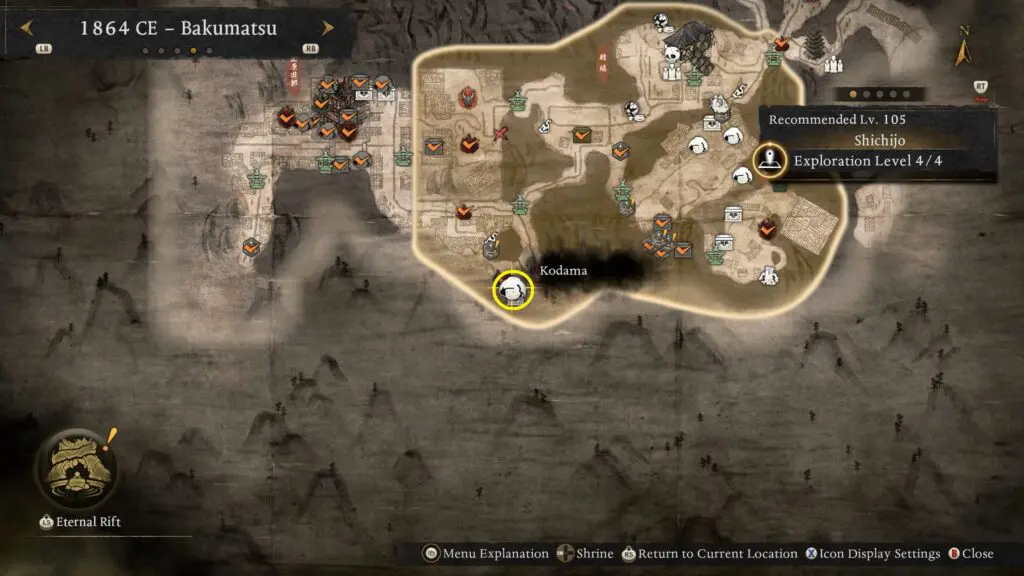Select the red crossed-swords map marker
The height and width of the screenshot is (576, 1024).
(500, 135)
